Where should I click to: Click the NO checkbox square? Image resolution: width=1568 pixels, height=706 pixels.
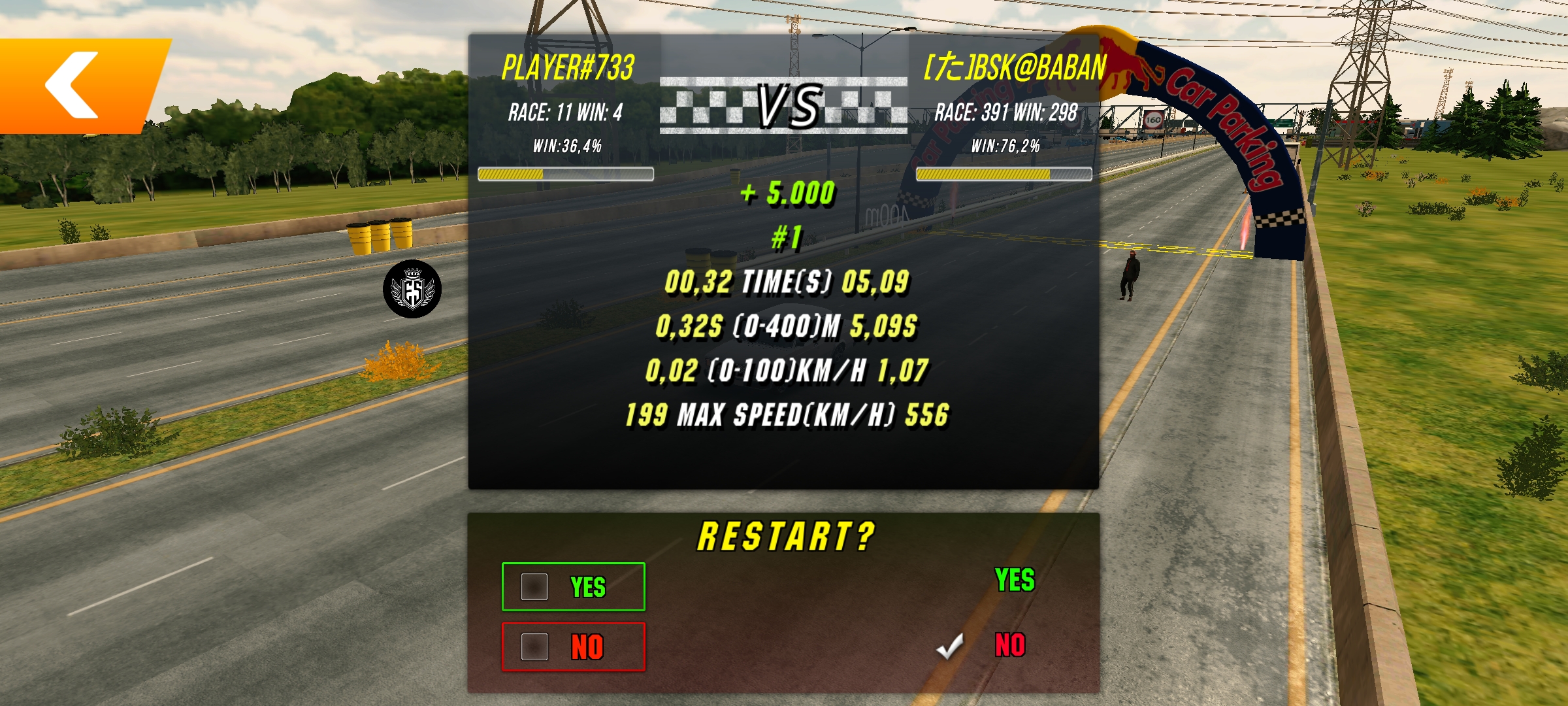click(x=536, y=648)
